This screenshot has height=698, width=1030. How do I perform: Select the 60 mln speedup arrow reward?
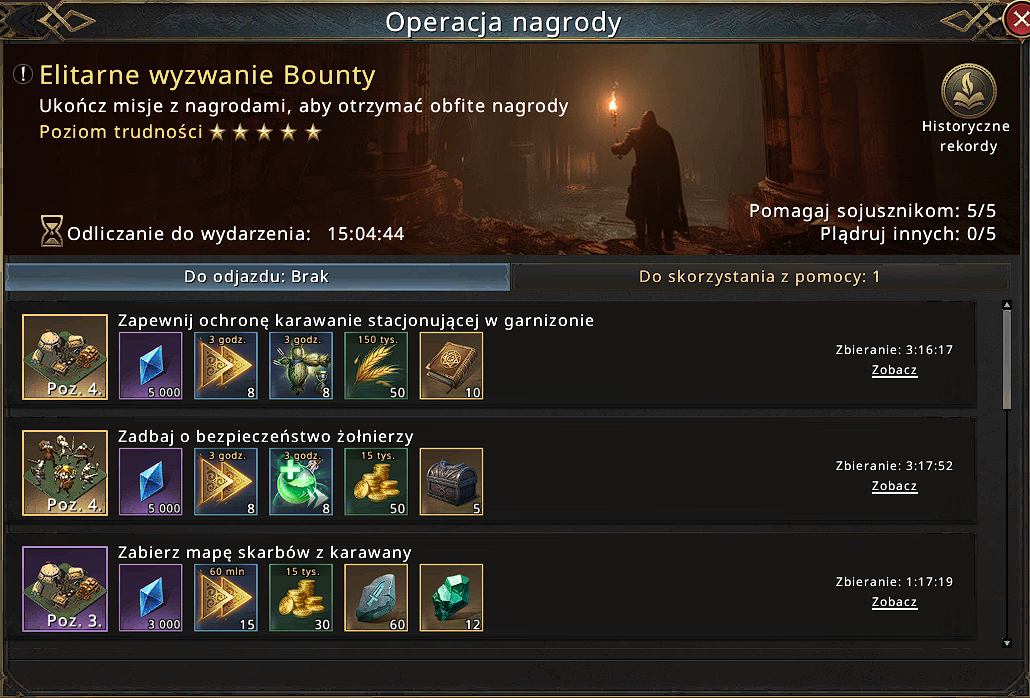[226, 598]
